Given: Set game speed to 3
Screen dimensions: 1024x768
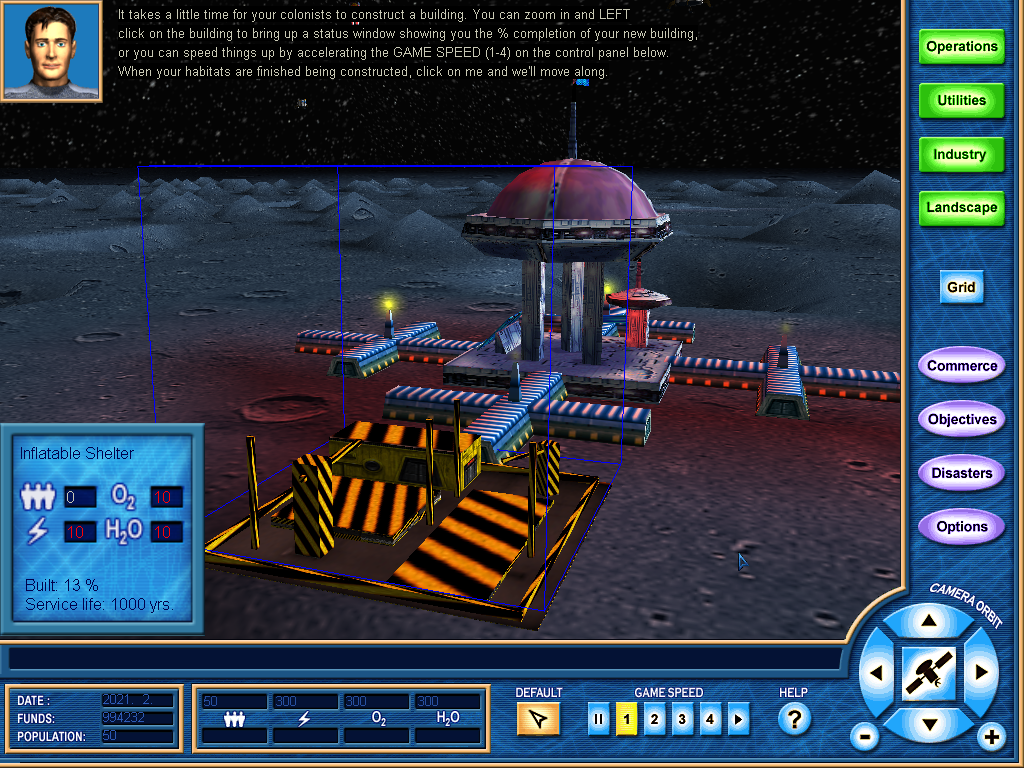Looking at the screenshot, I should coord(683,719).
